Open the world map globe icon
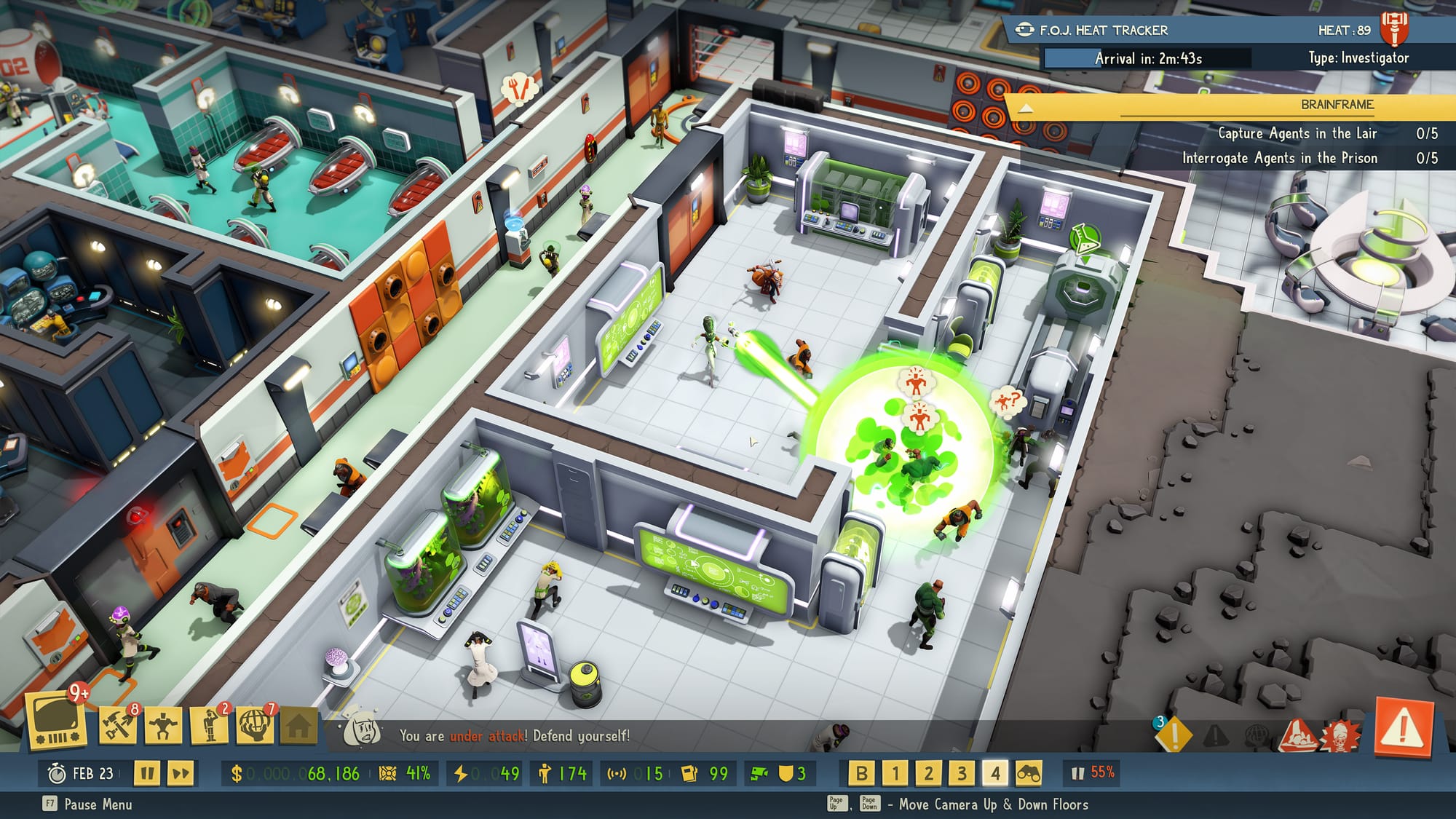Viewport: 1456px width, 819px height. pyautogui.click(x=255, y=724)
